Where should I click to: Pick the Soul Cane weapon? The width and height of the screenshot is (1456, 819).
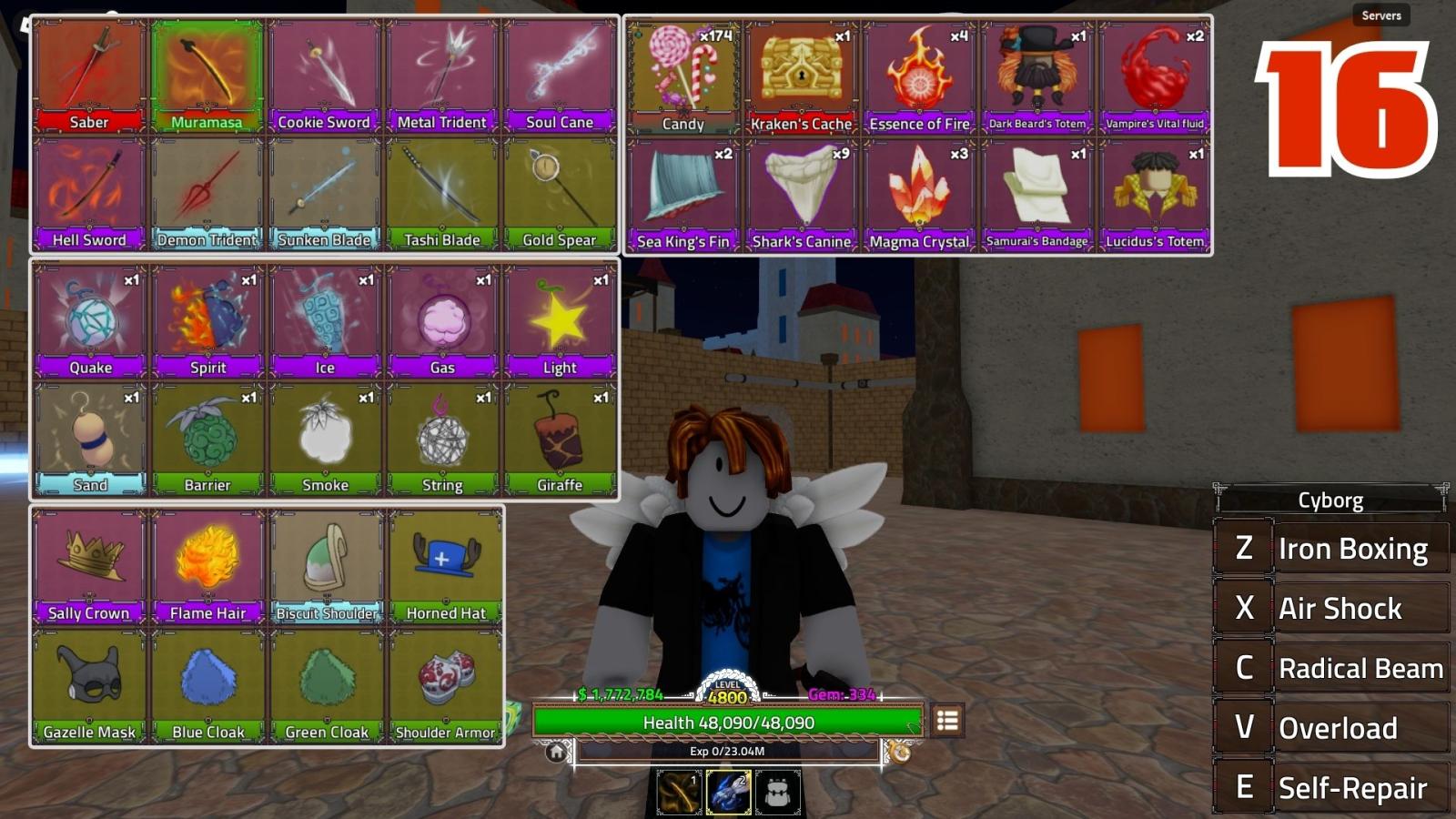(559, 76)
